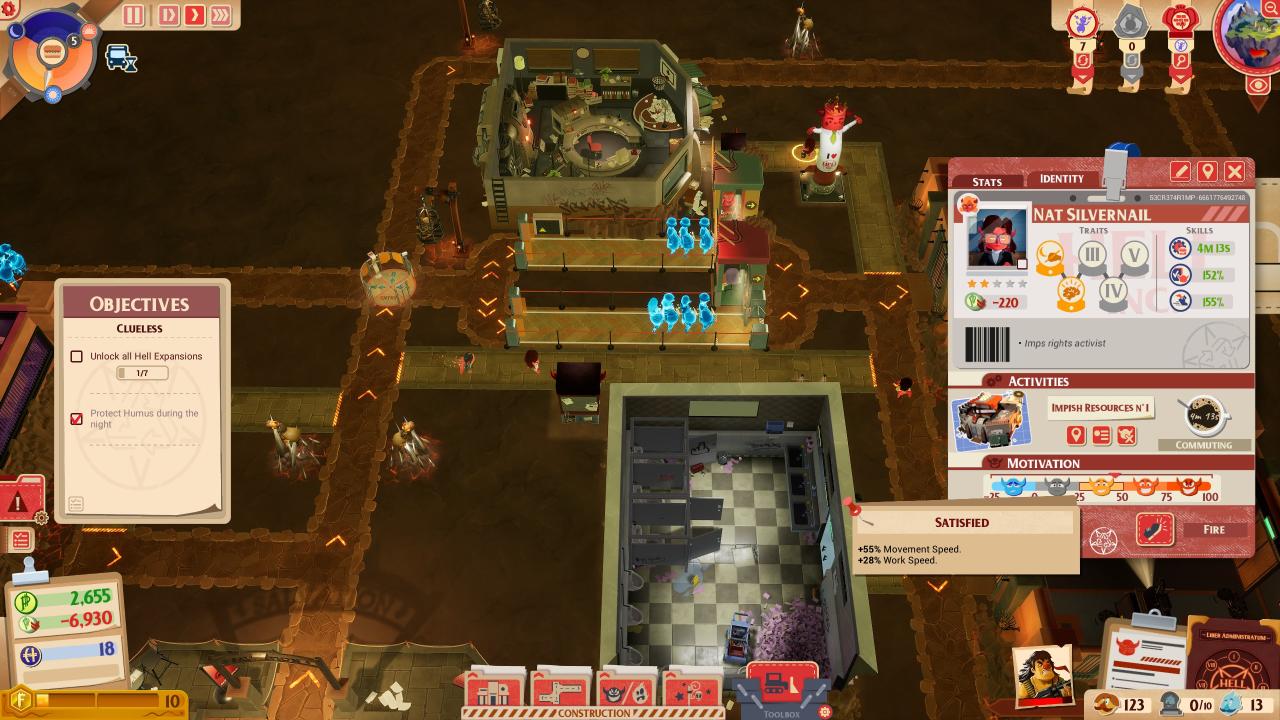The height and width of the screenshot is (720, 1280).
Task: Locate employee with the map pin button
Action: click(x=1208, y=172)
